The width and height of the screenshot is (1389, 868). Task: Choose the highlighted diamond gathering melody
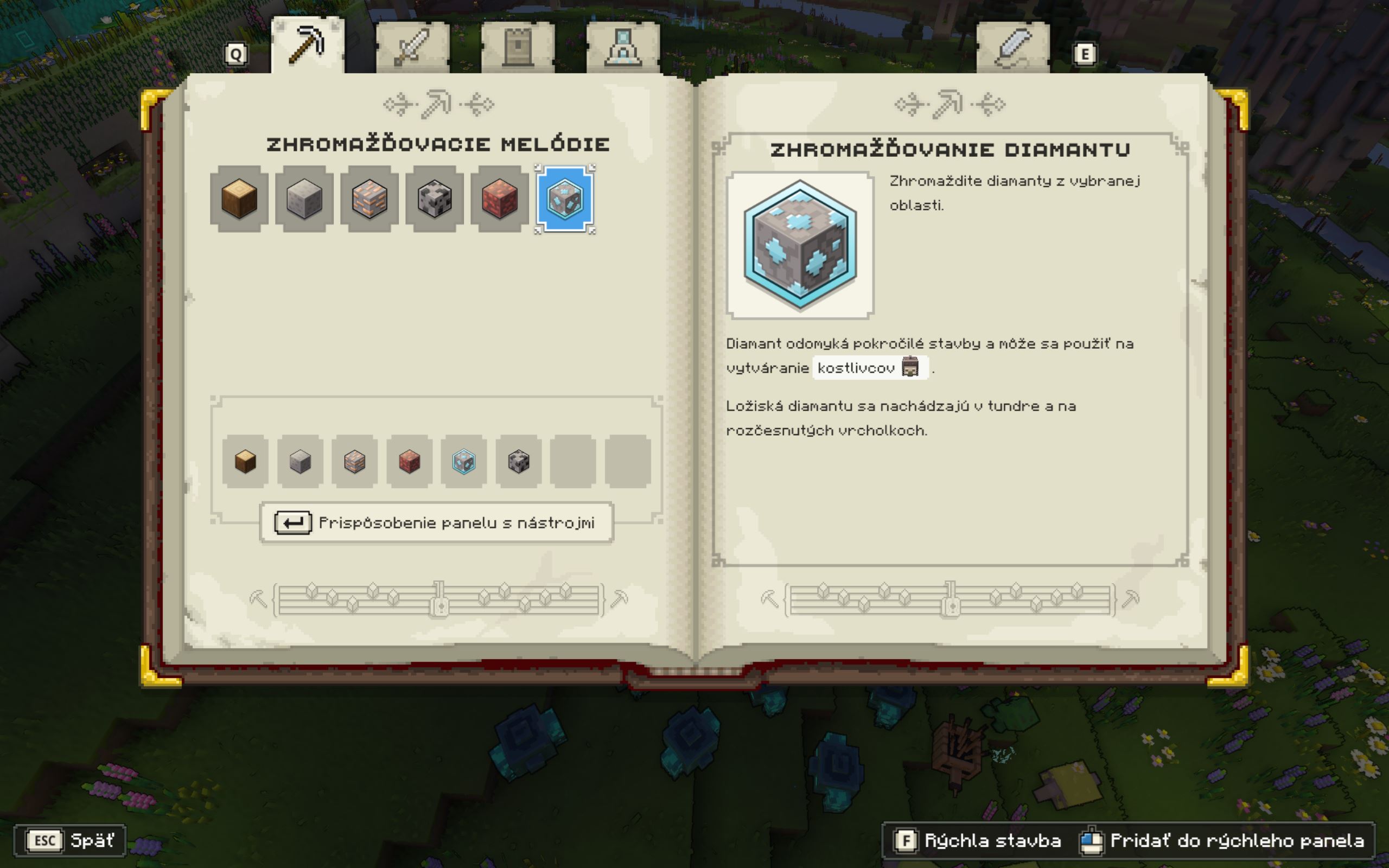[x=565, y=199]
